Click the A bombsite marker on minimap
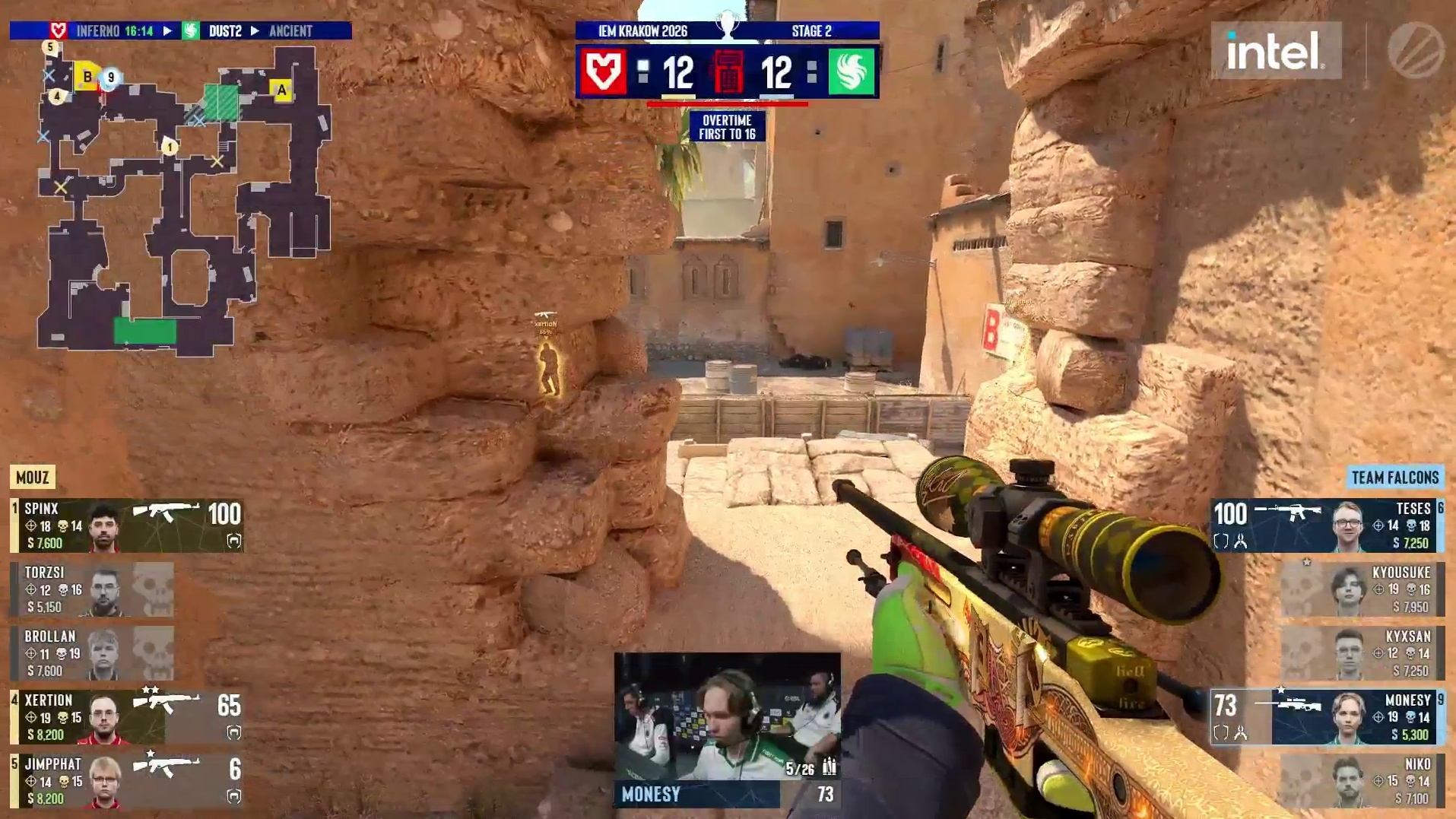1456x819 pixels. pyautogui.click(x=282, y=90)
